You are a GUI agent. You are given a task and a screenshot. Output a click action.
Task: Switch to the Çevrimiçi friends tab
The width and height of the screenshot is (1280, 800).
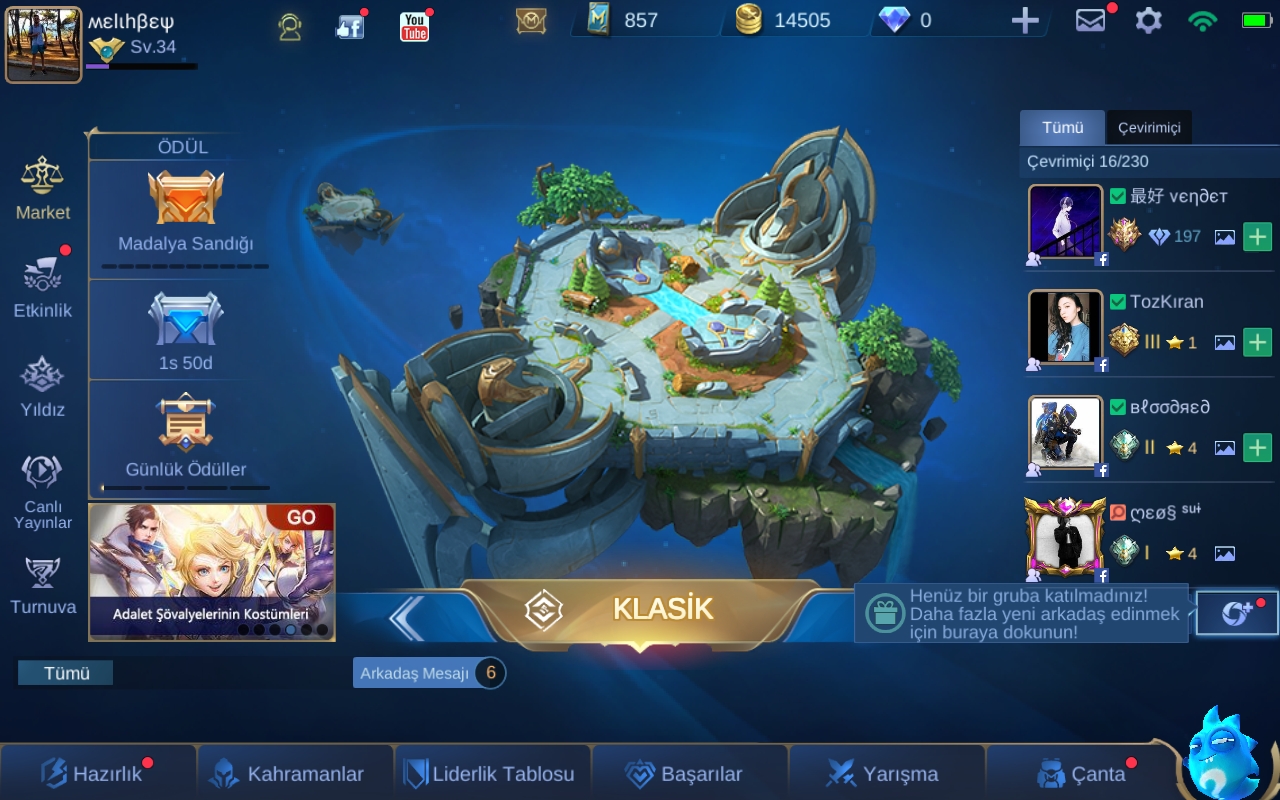(x=1149, y=128)
